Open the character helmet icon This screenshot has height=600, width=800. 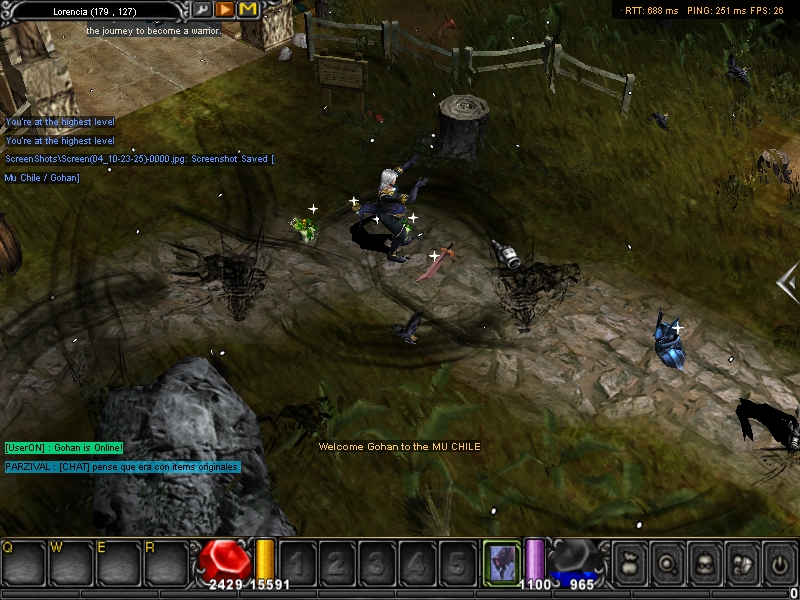pos(703,565)
